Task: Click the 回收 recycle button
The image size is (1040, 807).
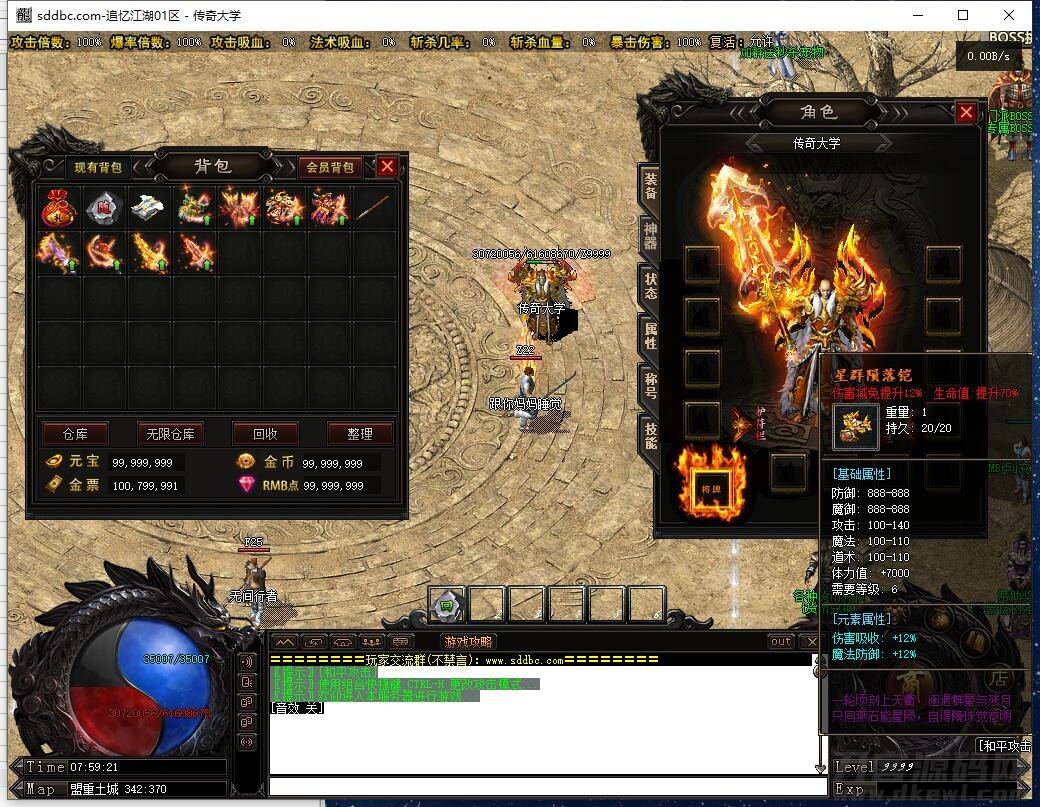Action: pyautogui.click(x=265, y=434)
